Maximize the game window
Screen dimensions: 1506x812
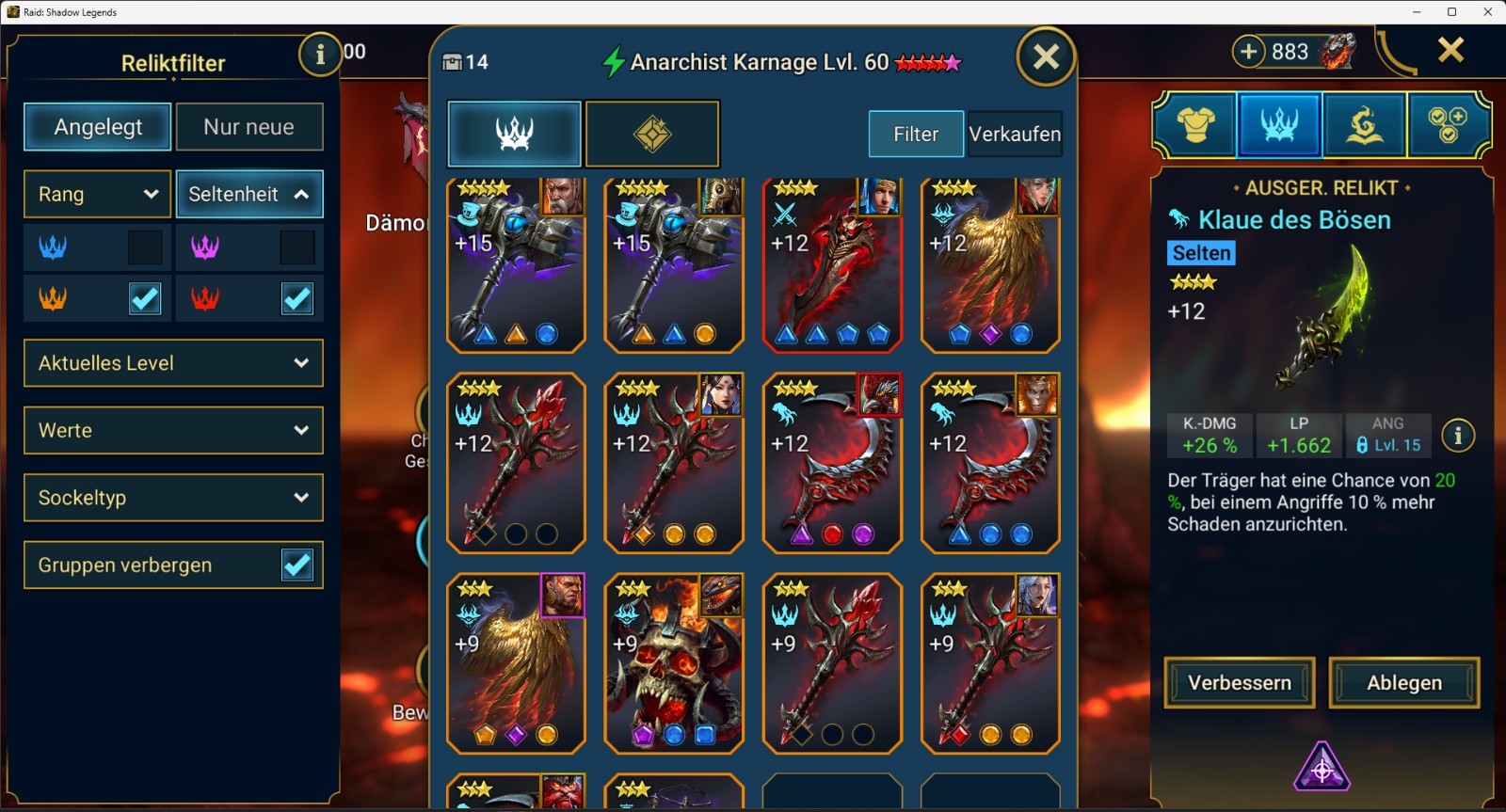click(x=1451, y=12)
